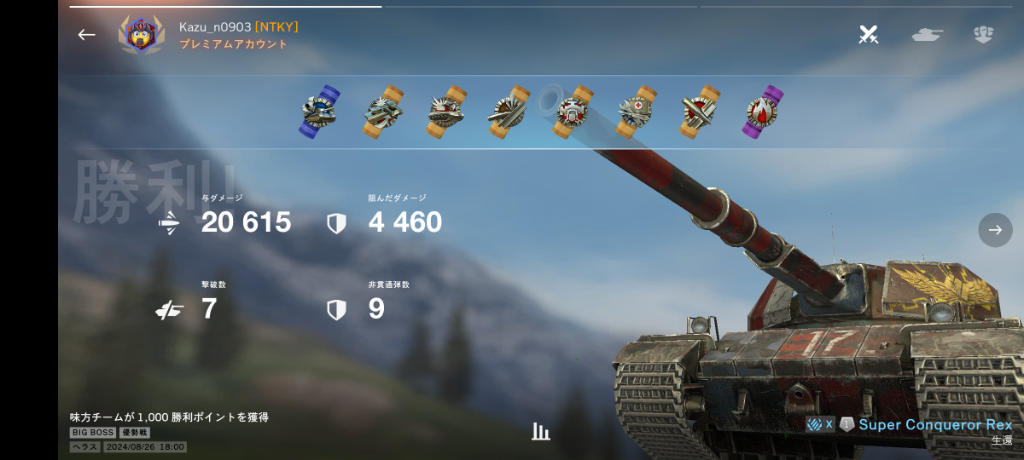Screen dimensions: 1024x460
Task: Open the bar chart statistics icon
Action: (541, 431)
